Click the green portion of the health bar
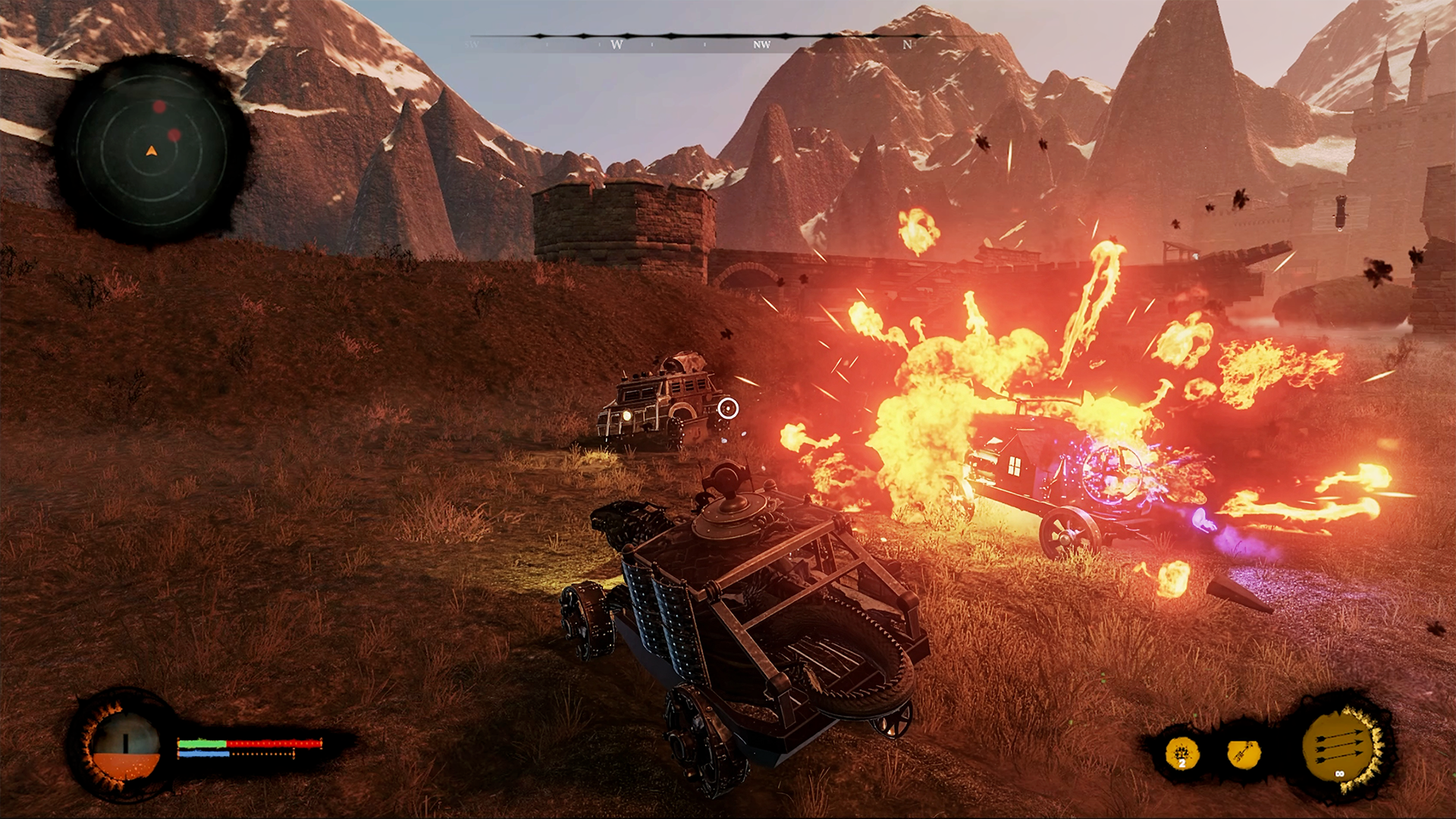The height and width of the screenshot is (819, 1456). point(202,742)
